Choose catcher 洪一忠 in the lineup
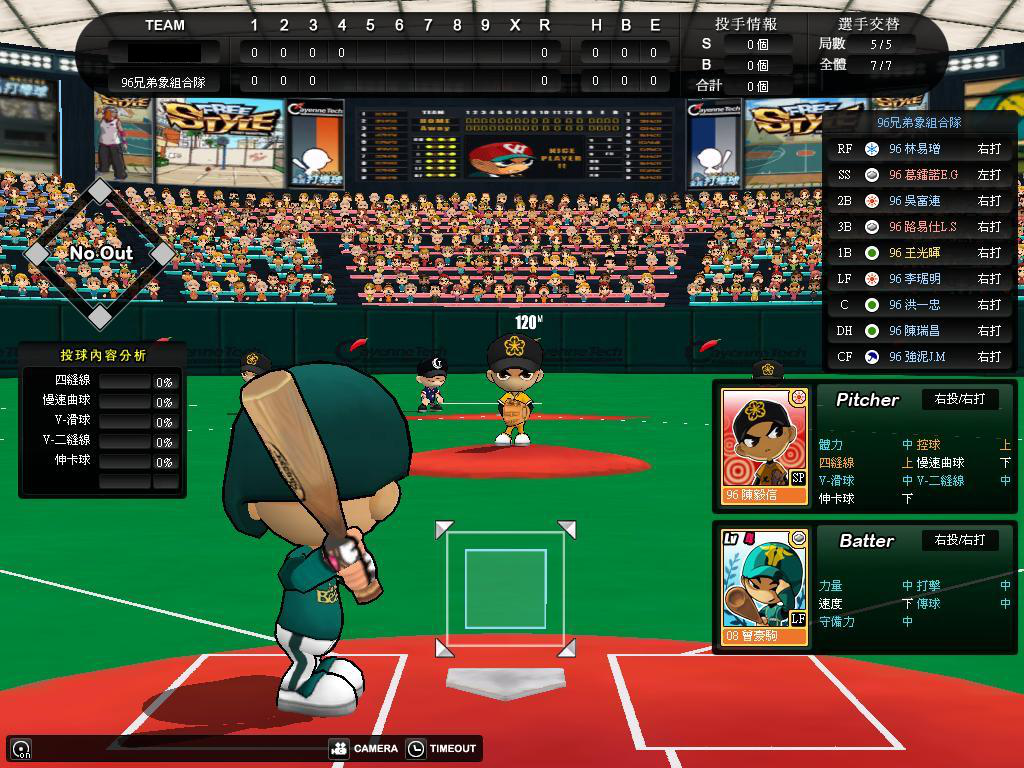The height and width of the screenshot is (768, 1024). pos(918,305)
